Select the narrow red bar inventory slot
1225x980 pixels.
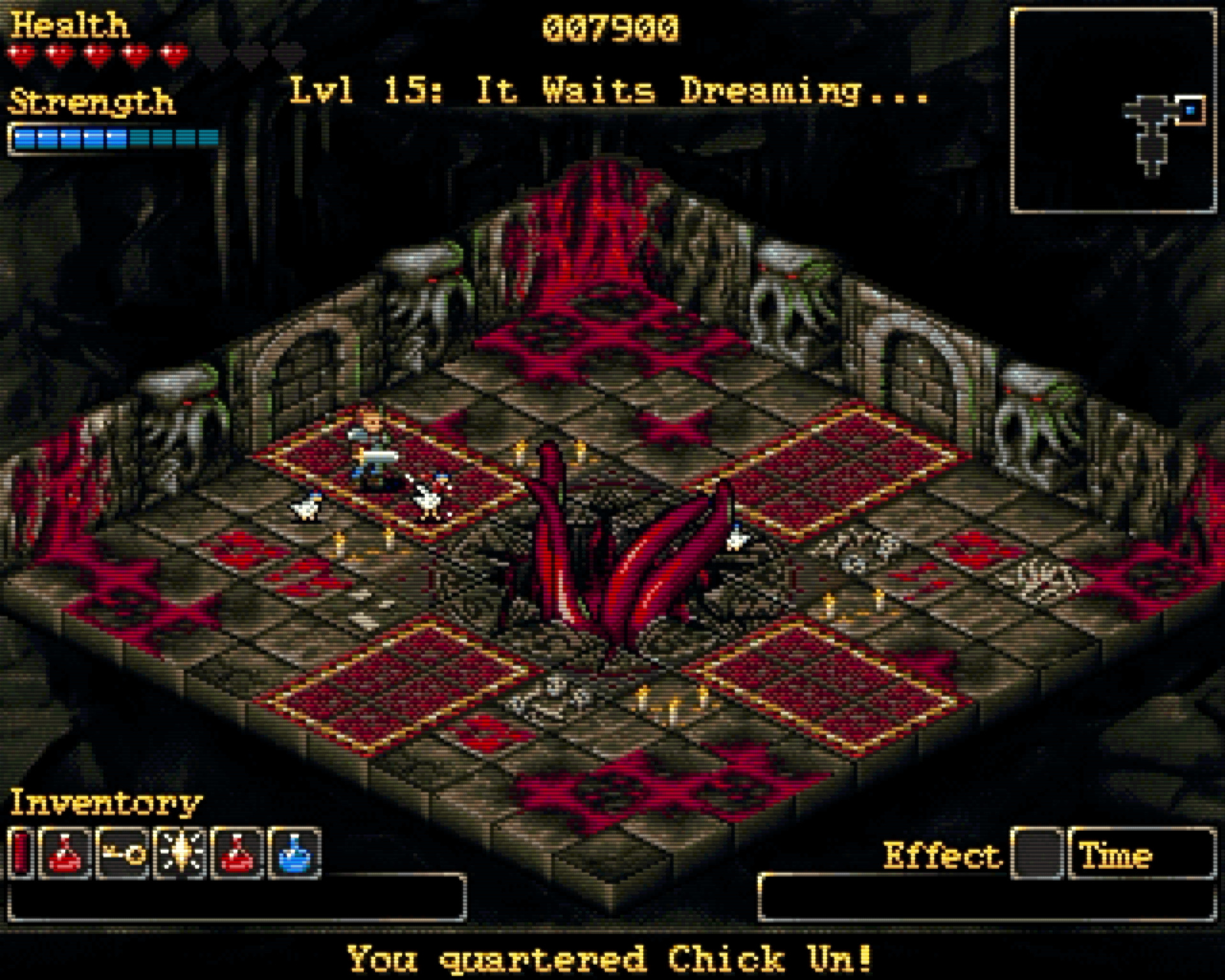click(x=21, y=854)
